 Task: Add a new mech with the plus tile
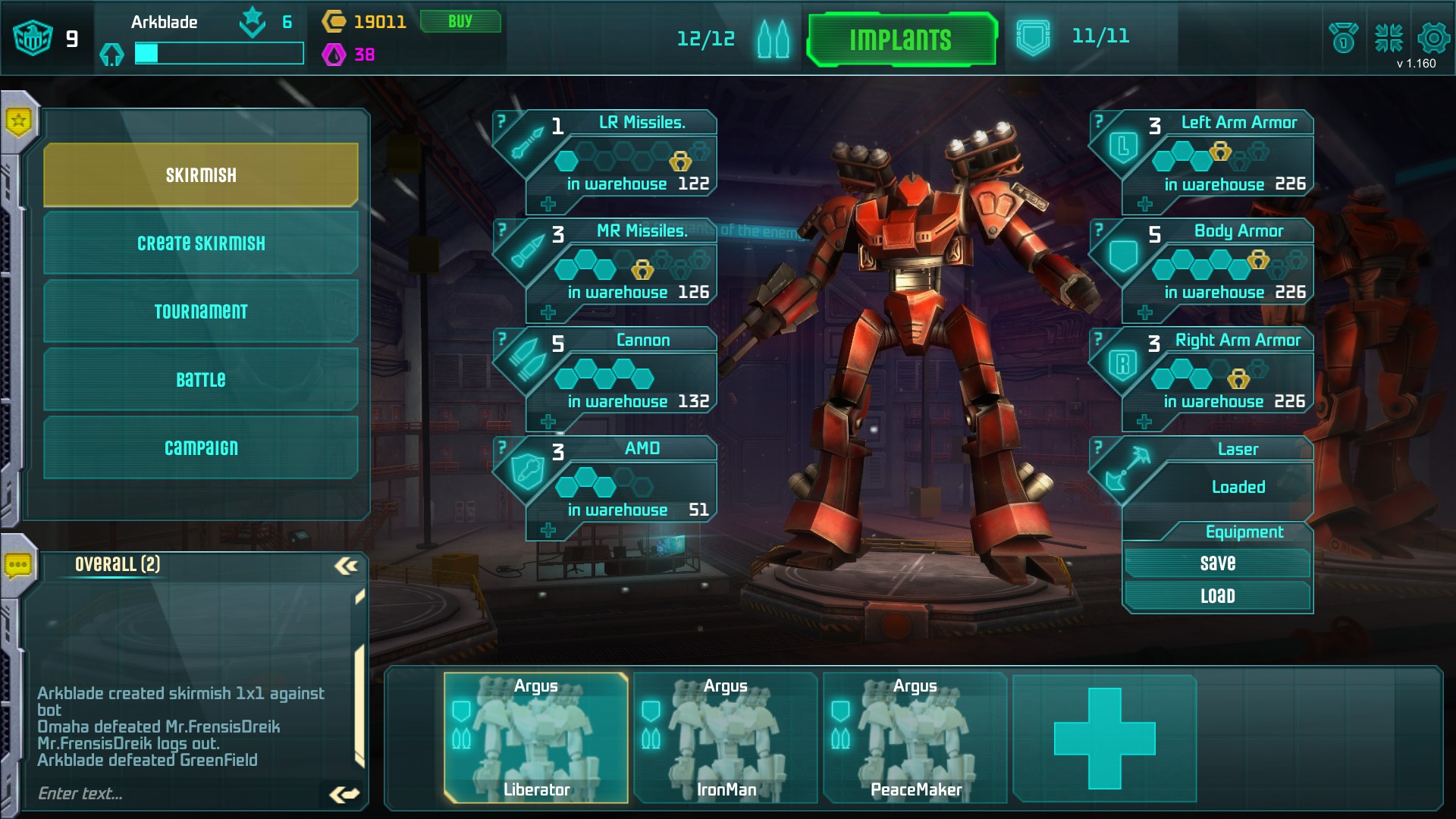[x=1104, y=738]
